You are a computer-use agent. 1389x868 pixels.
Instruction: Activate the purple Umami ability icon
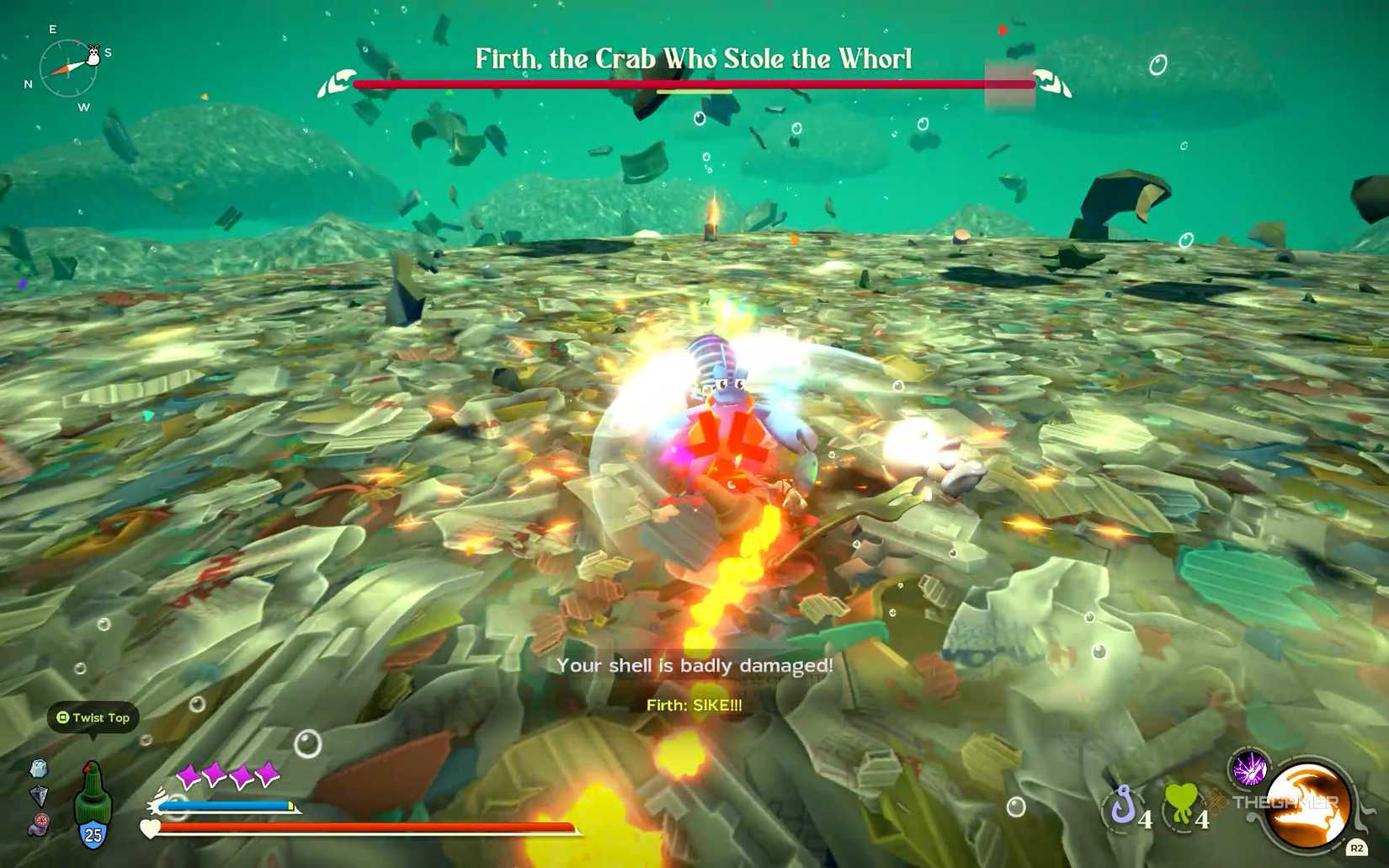click(1249, 768)
